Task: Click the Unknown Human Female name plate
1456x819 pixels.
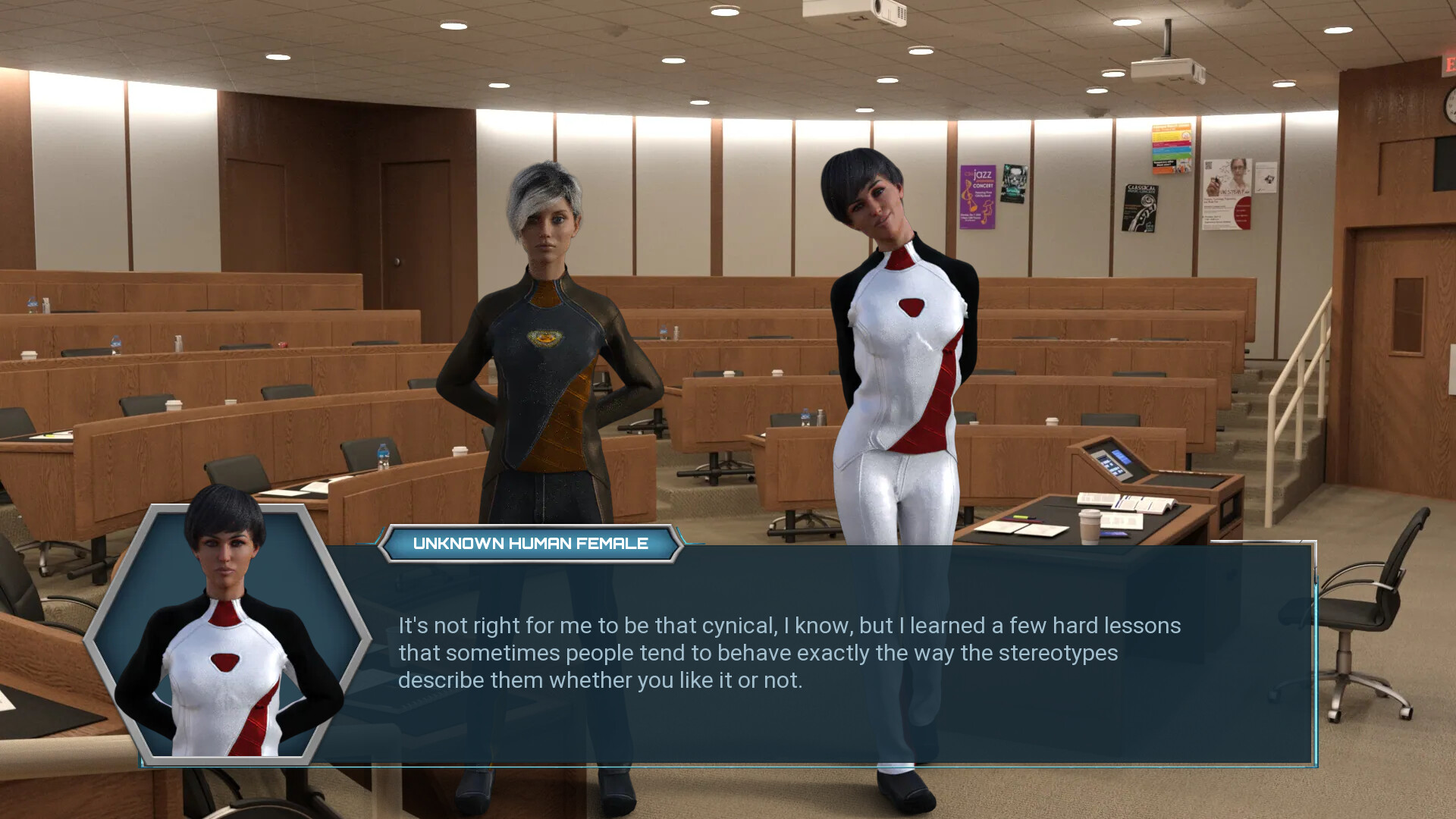Action: click(530, 544)
